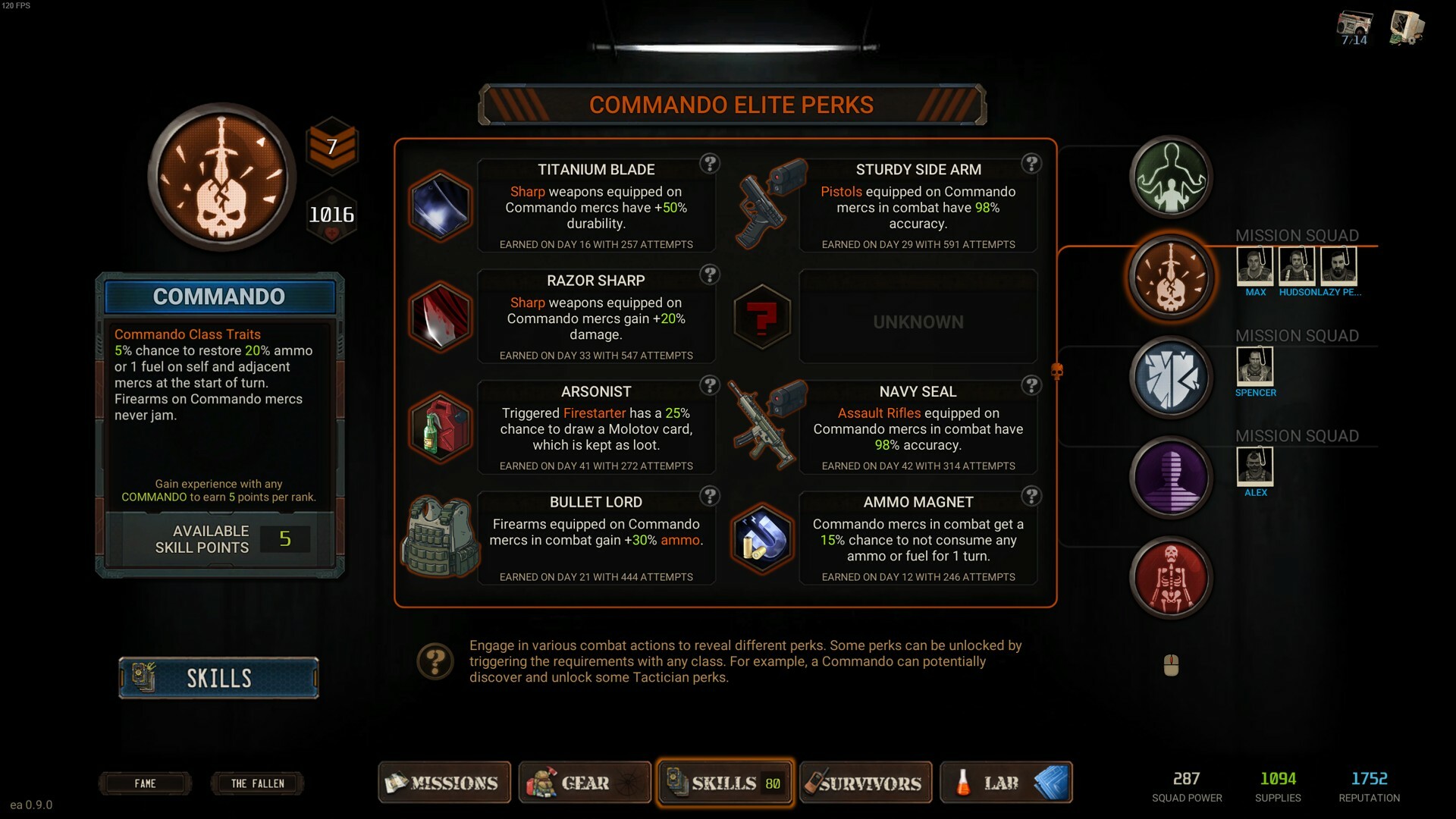Screen dimensions: 1456x819
Task: View The Fallen list
Action: [257, 783]
